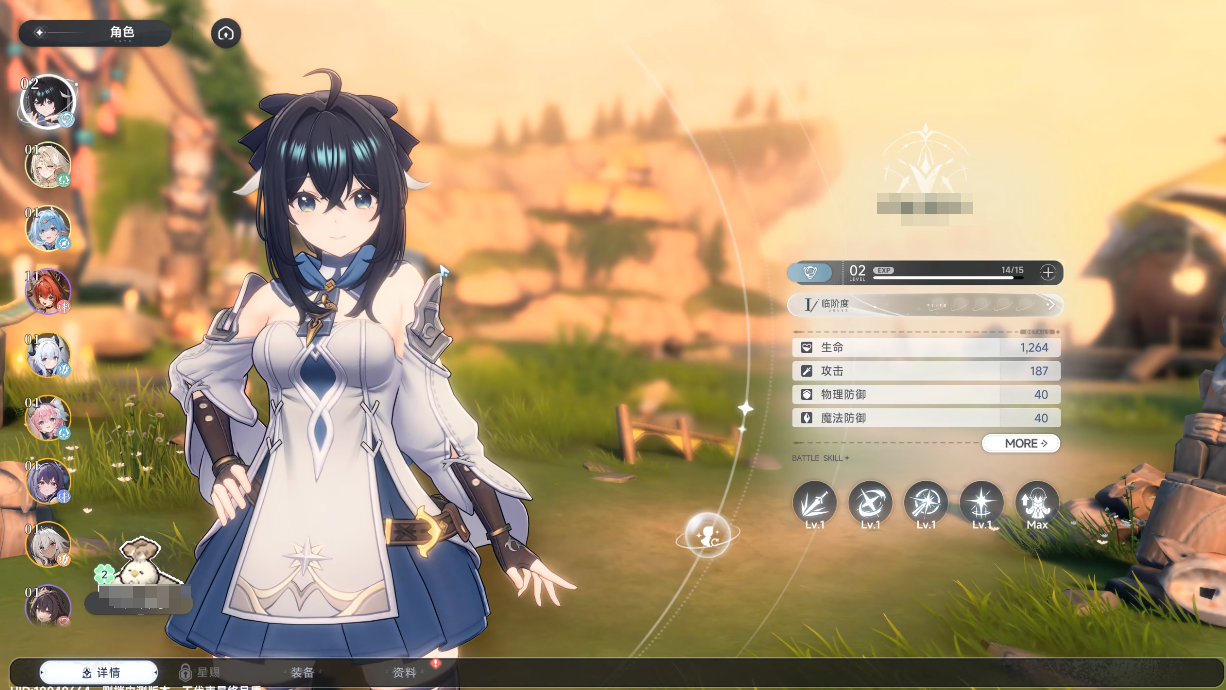Select the blonde-haired character portrait
This screenshot has width=1226, height=690.
point(48,166)
